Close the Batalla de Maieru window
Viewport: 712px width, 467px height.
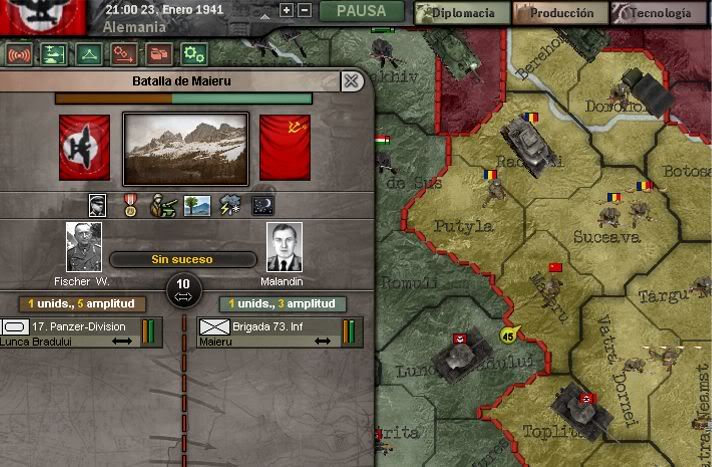click(x=350, y=81)
